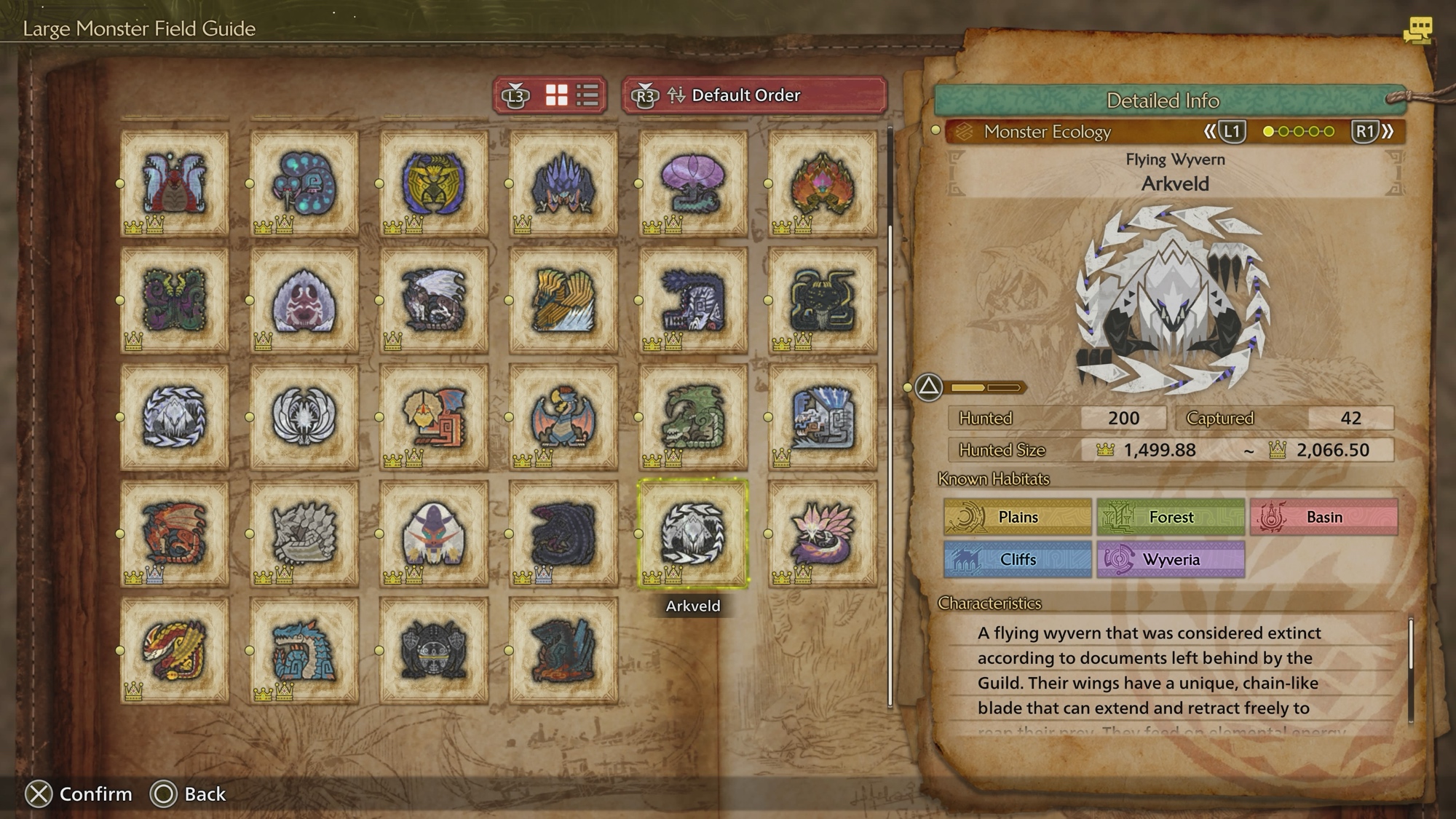Select the highlighted Arkveld monster tile

tap(692, 533)
